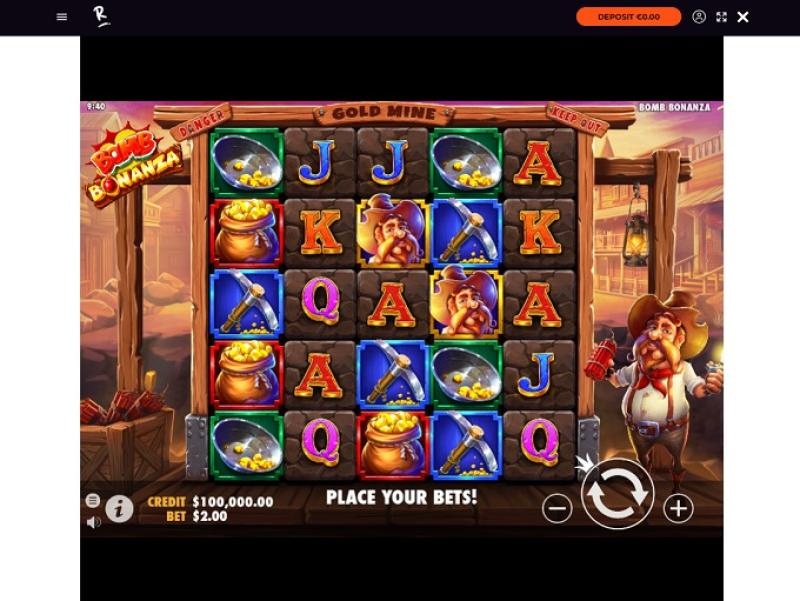The image size is (800, 601).
Task: Close the game with the X button
Action: (743, 17)
